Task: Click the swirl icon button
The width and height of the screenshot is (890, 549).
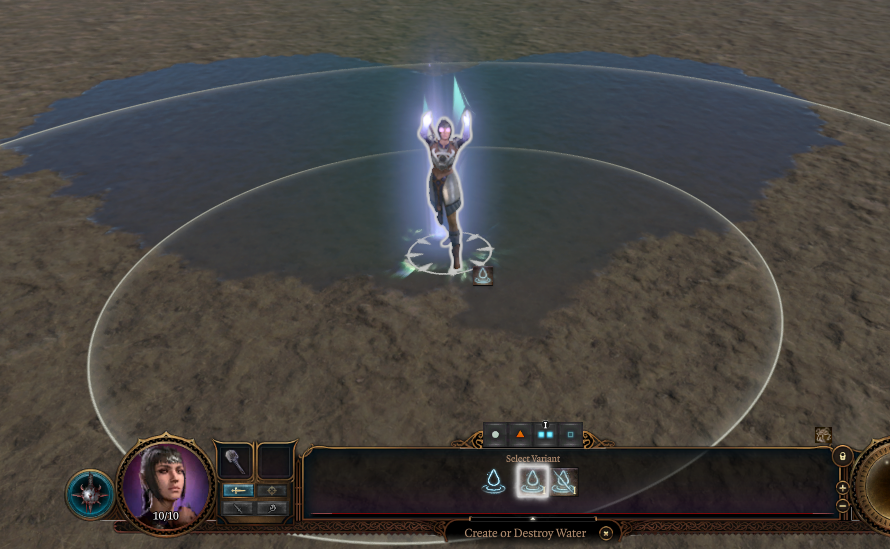Action: click(271, 508)
